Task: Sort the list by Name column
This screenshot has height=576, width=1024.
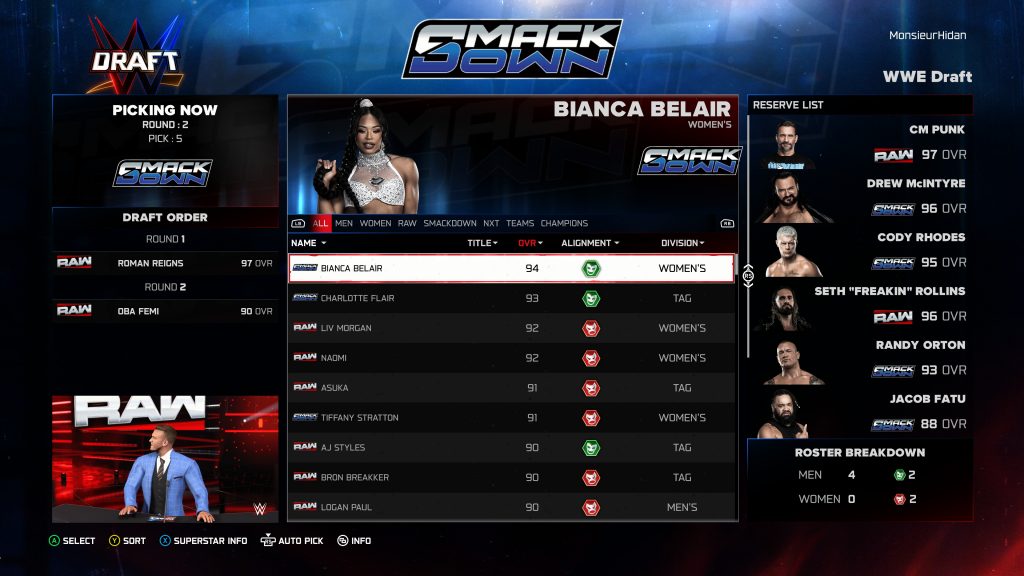Action: click(308, 243)
